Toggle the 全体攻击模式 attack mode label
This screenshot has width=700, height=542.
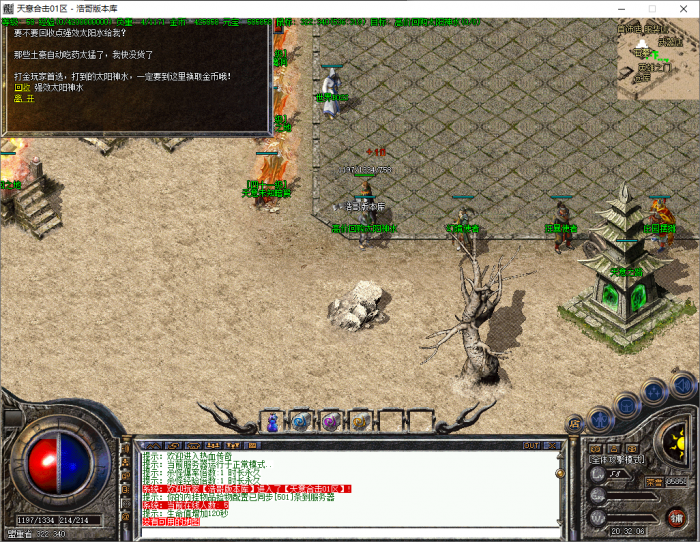(x=617, y=460)
